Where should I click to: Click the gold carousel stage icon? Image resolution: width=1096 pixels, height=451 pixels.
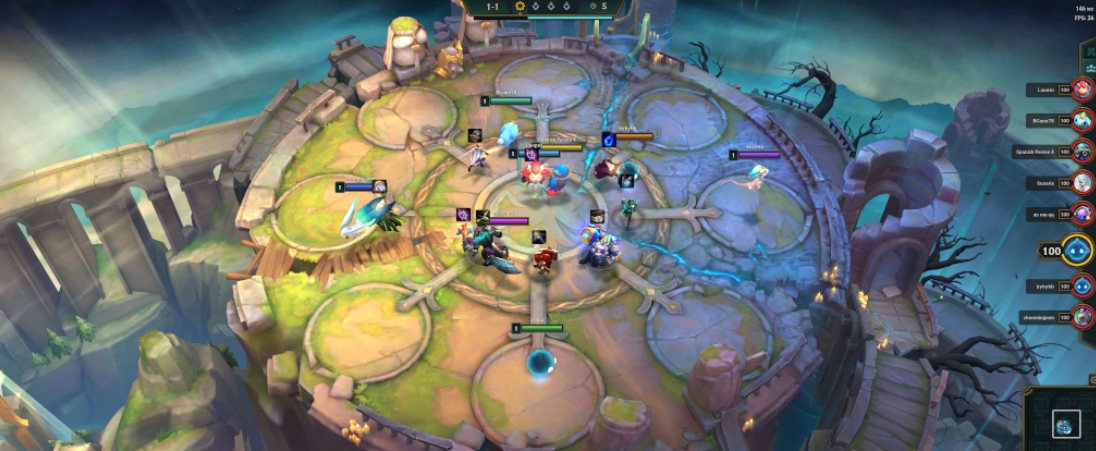coord(520,6)
